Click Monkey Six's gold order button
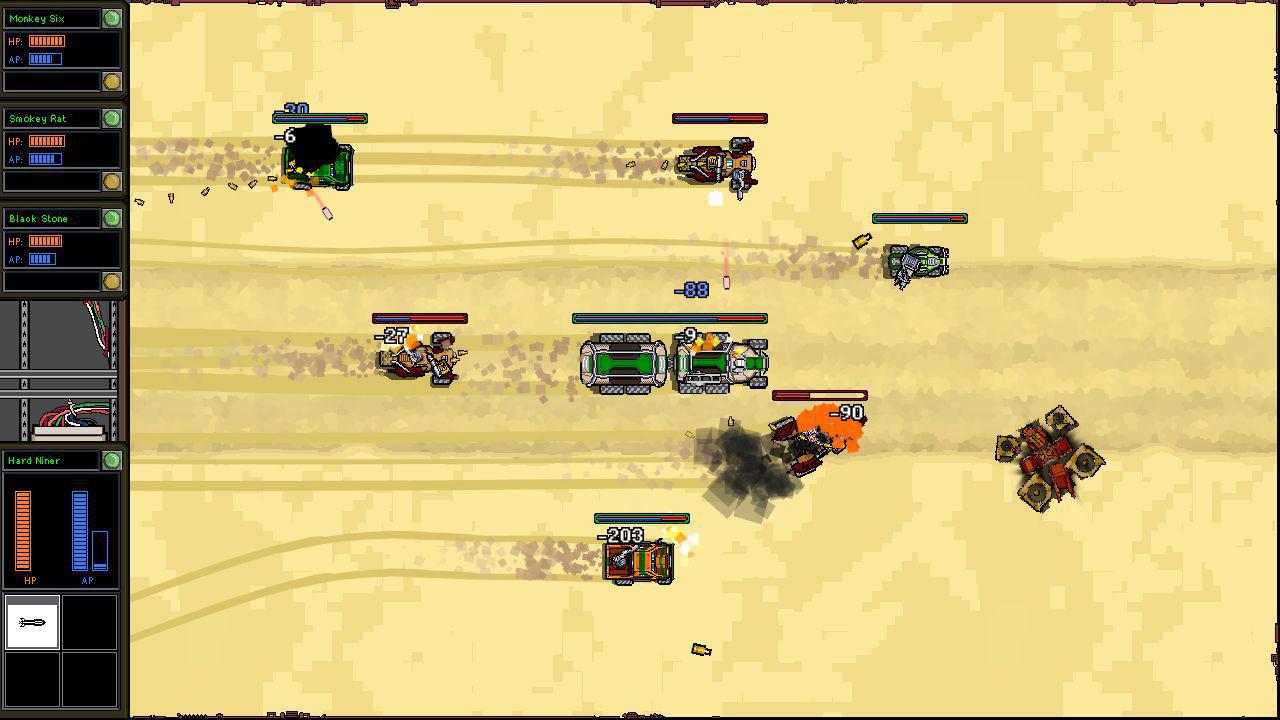The height and width of the screenshot is (720, 1280). [x=110, y=80]
